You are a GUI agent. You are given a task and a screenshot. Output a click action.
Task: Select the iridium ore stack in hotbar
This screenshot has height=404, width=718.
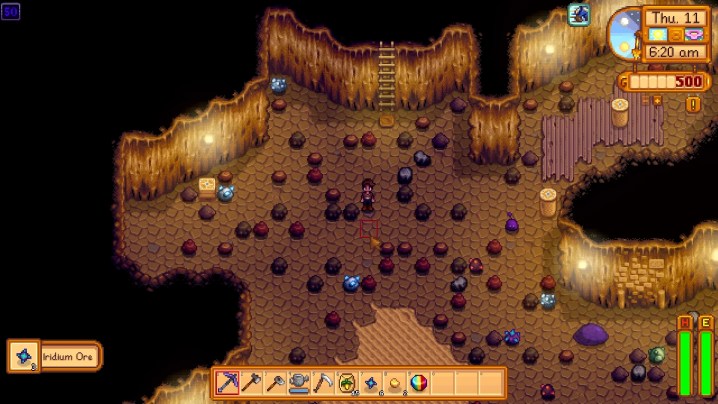pos(372,383)
